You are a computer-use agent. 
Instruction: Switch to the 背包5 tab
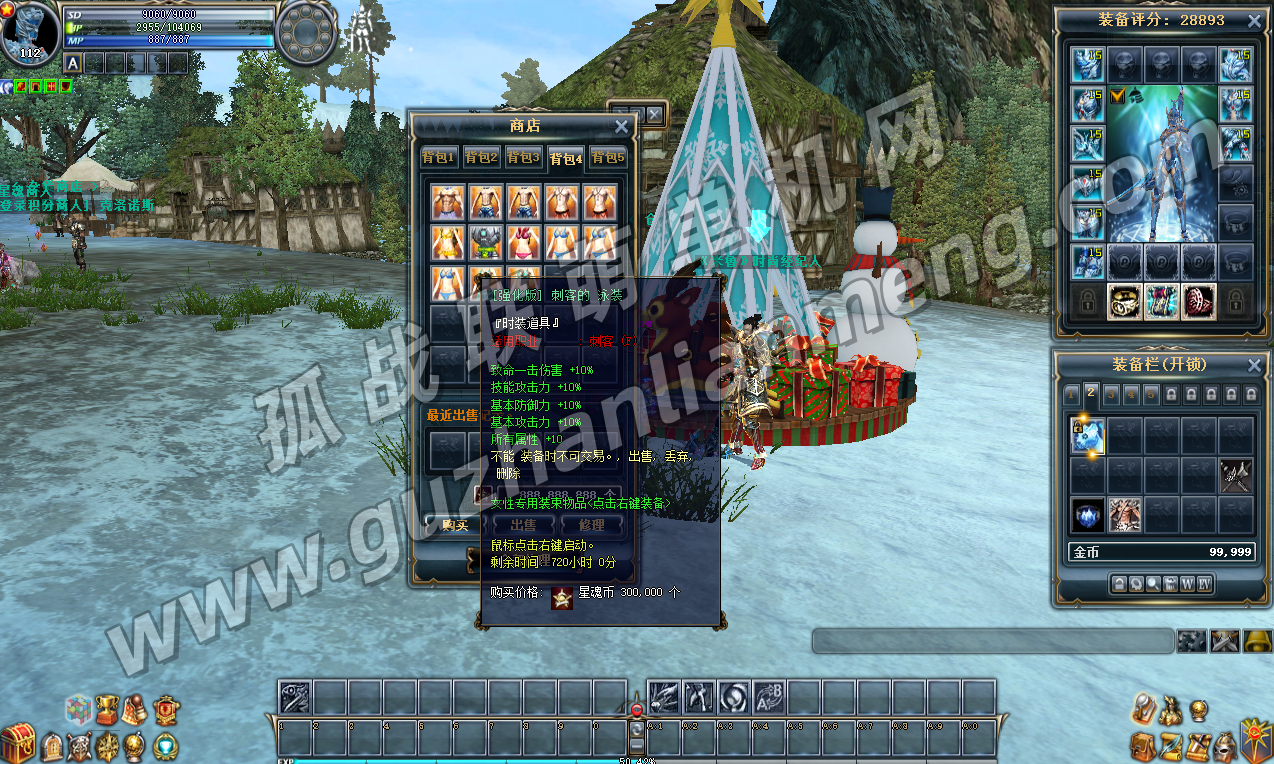tap(607, 158)
